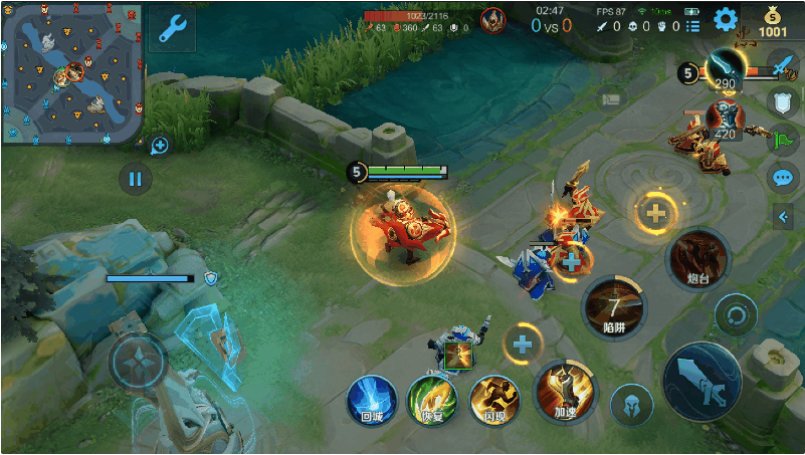Screen dimensions: 805x455
Task: Open the scoreboard list icon
Action: 693,26
